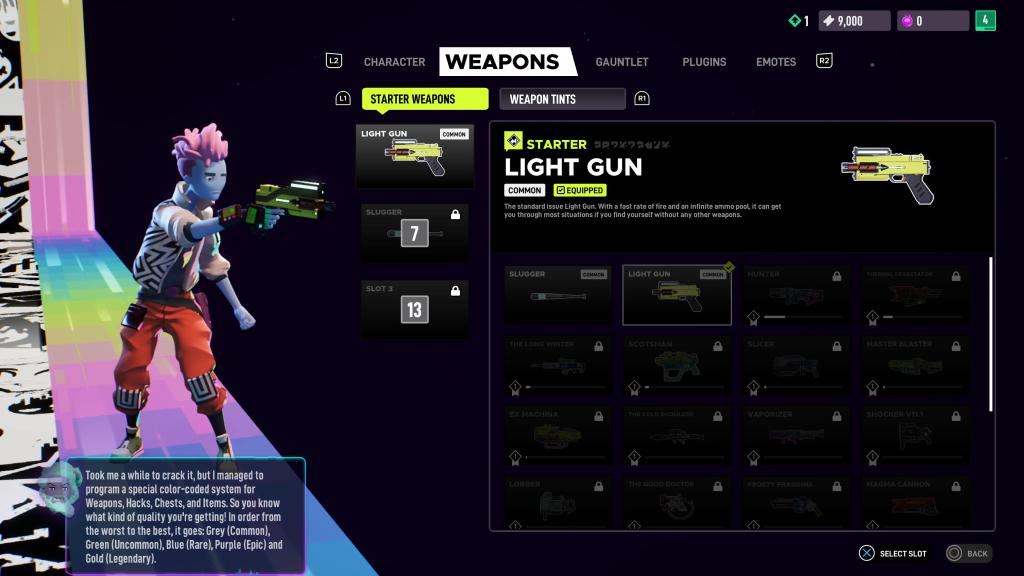Select the locked Slugger loadout slot

tap(414, 233)
